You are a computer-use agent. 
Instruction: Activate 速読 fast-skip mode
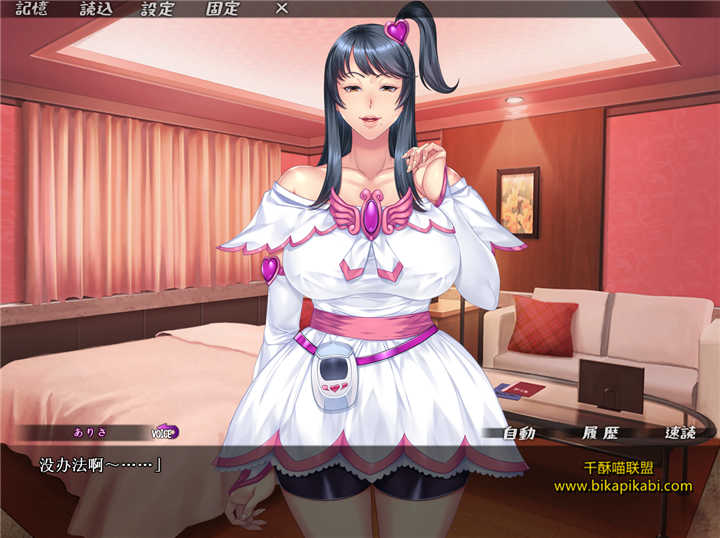point(680,434)
